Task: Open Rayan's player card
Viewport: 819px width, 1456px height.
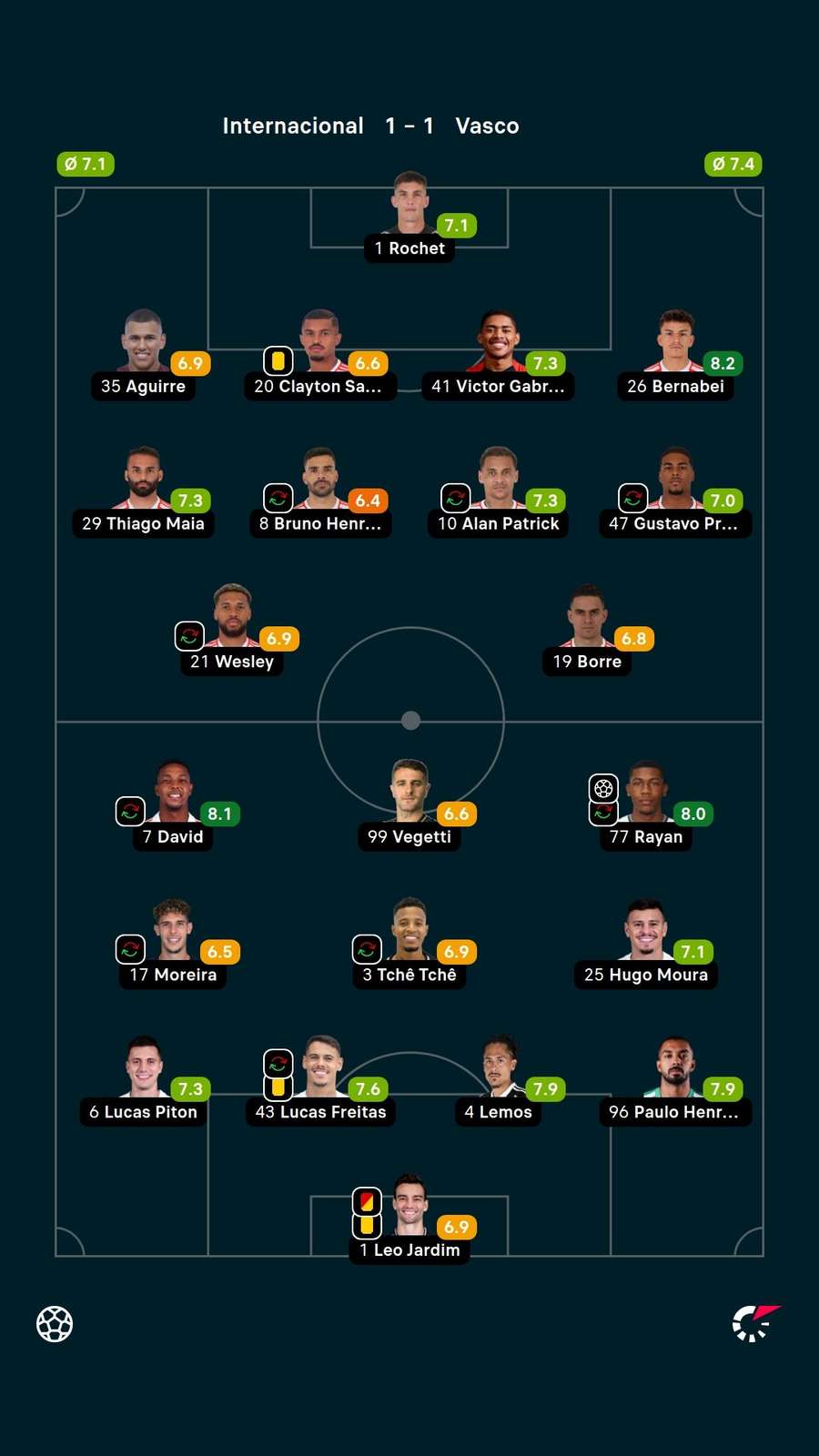Action: [646, 805]
